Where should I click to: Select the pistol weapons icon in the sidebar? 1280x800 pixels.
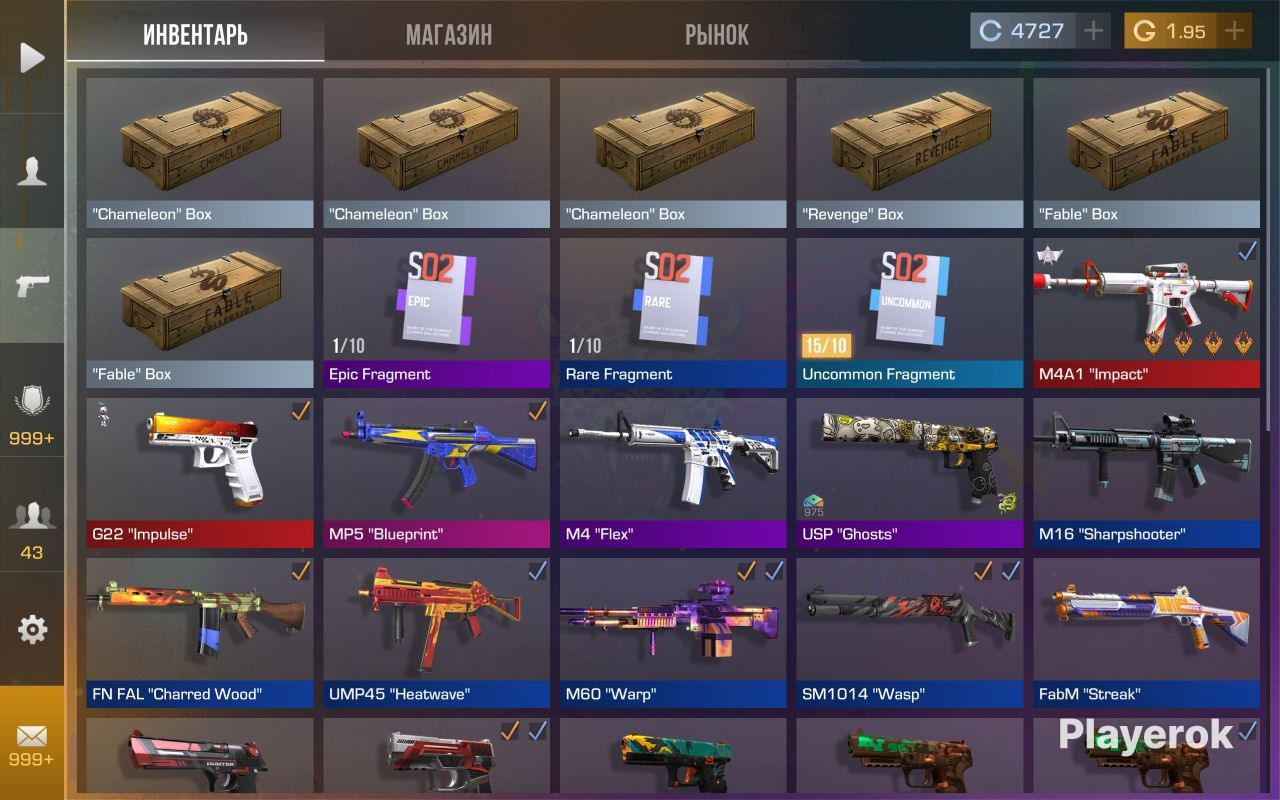(x=33, y=287)
